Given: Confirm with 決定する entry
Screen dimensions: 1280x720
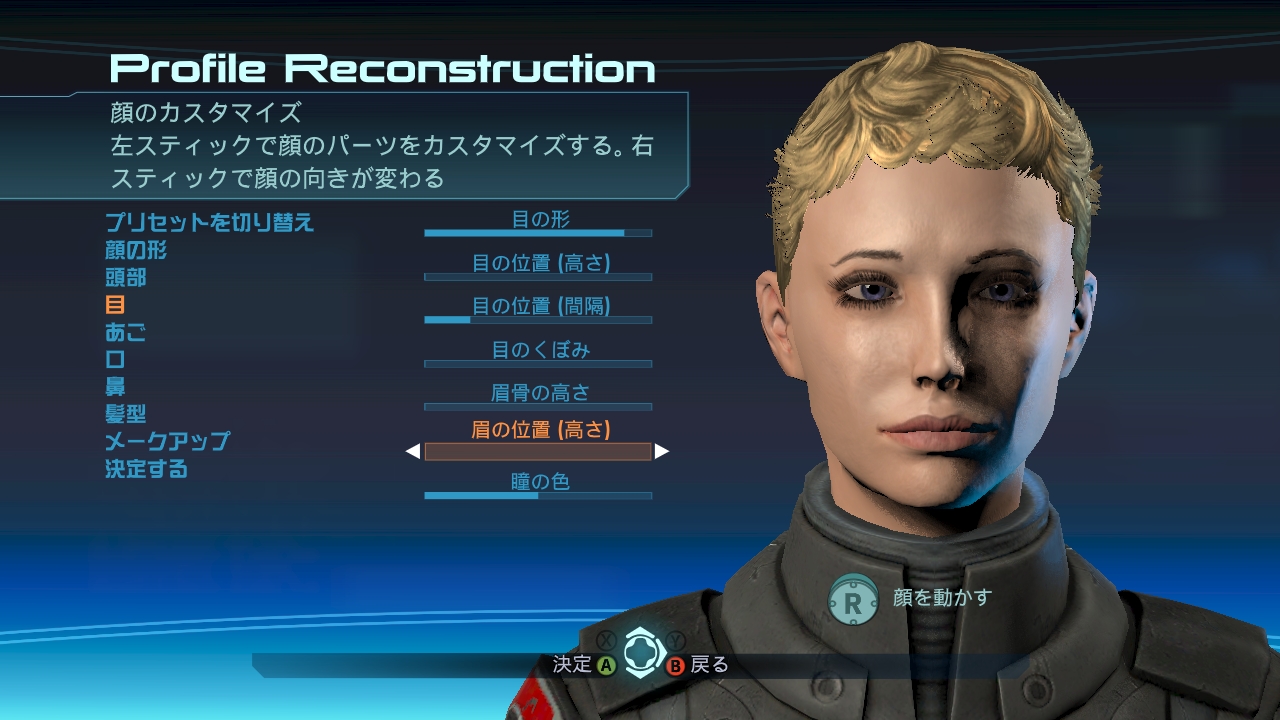Looking at the screenshot, I should (147, 468).
